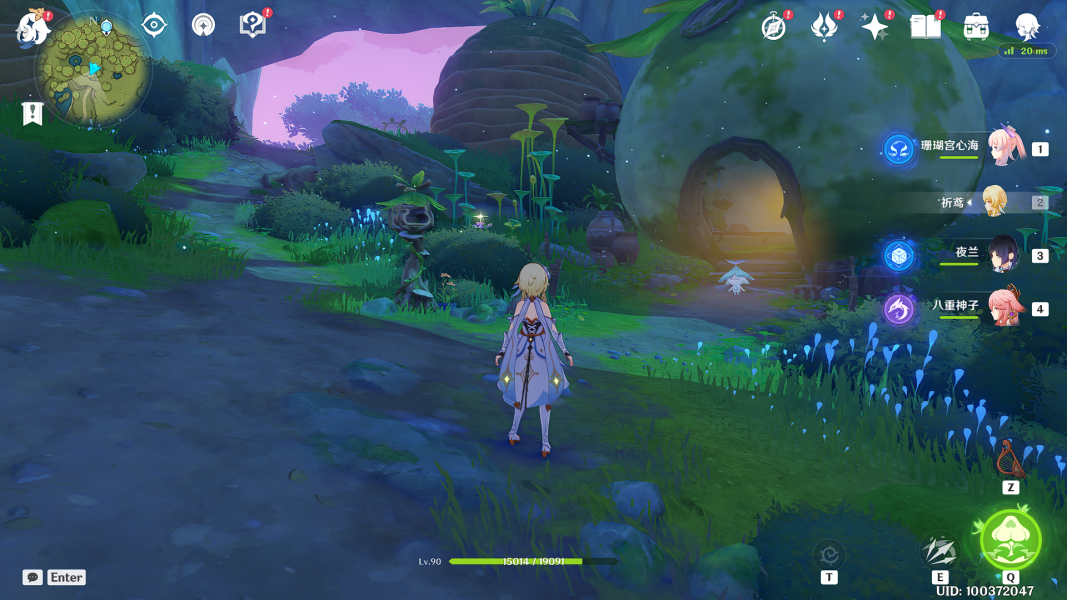This screenshot has height=600, width=1067.
Task: Open the circular minimap
Action: pos(93,71)
